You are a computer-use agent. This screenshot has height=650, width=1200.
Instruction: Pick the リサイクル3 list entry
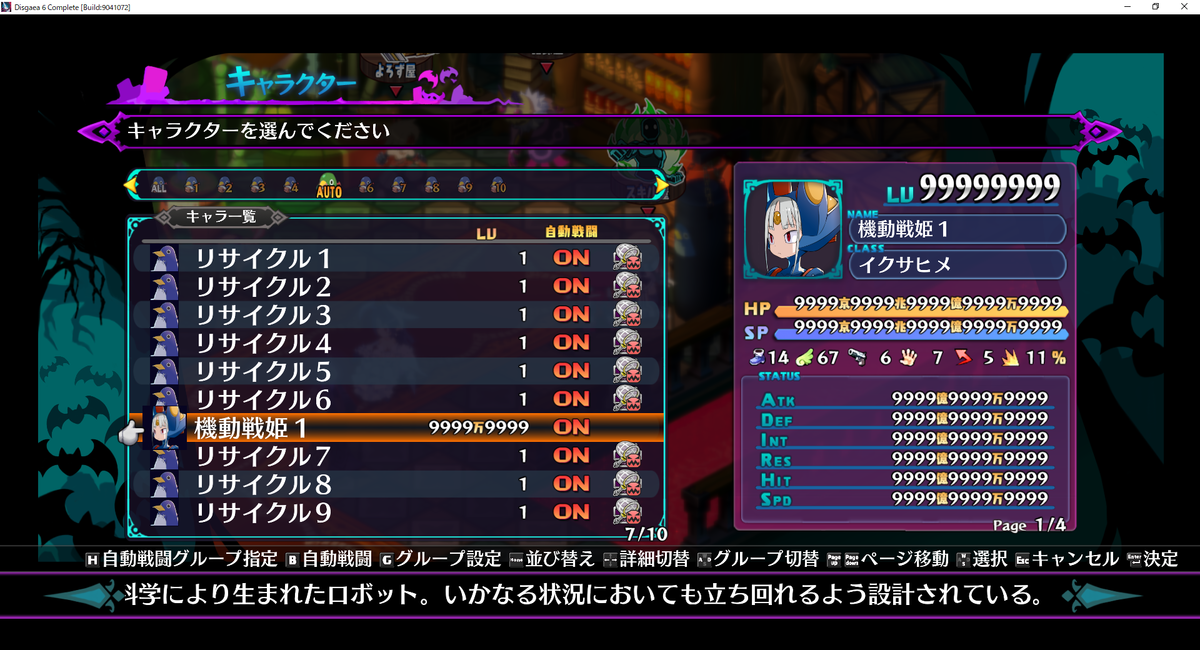(263, 314)
